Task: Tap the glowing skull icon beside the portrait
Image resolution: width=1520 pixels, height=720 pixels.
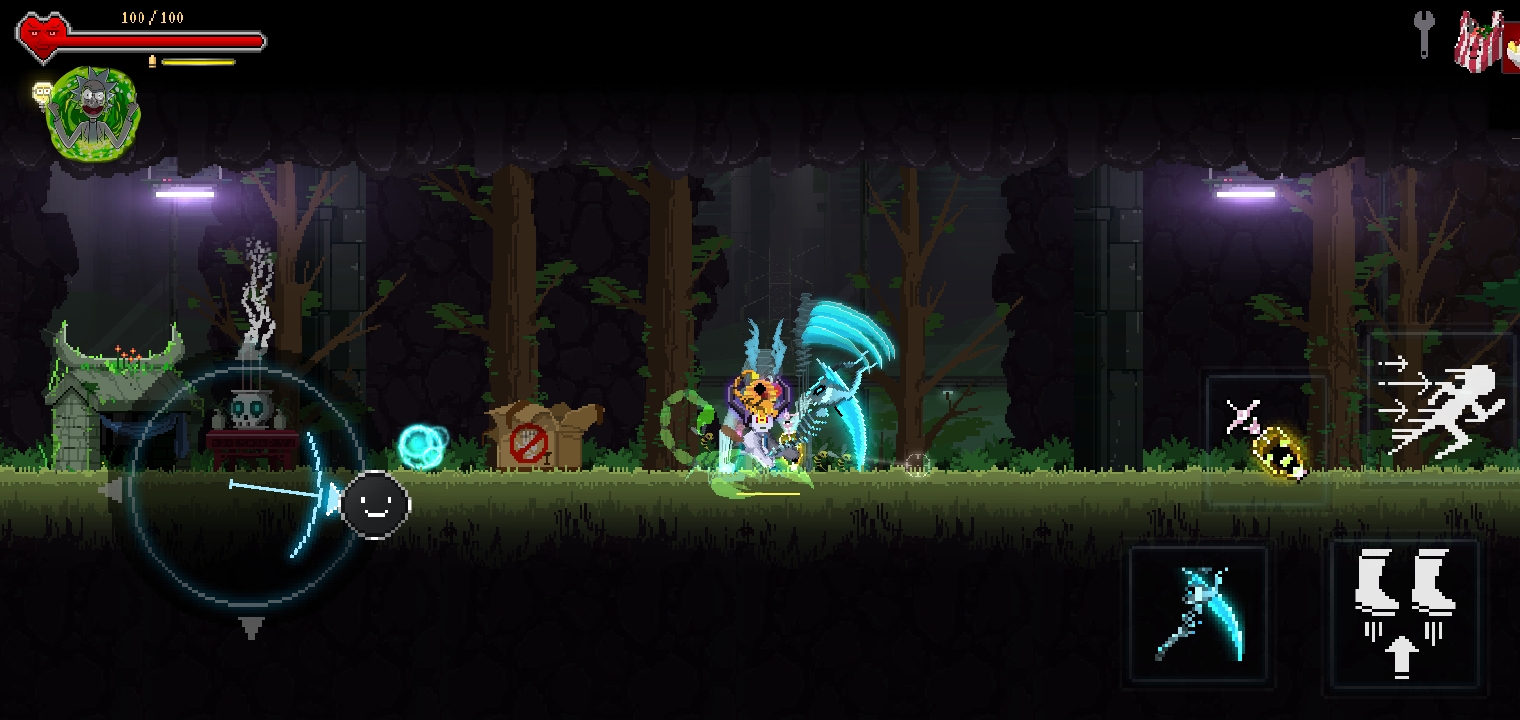Action: (42, 93)
